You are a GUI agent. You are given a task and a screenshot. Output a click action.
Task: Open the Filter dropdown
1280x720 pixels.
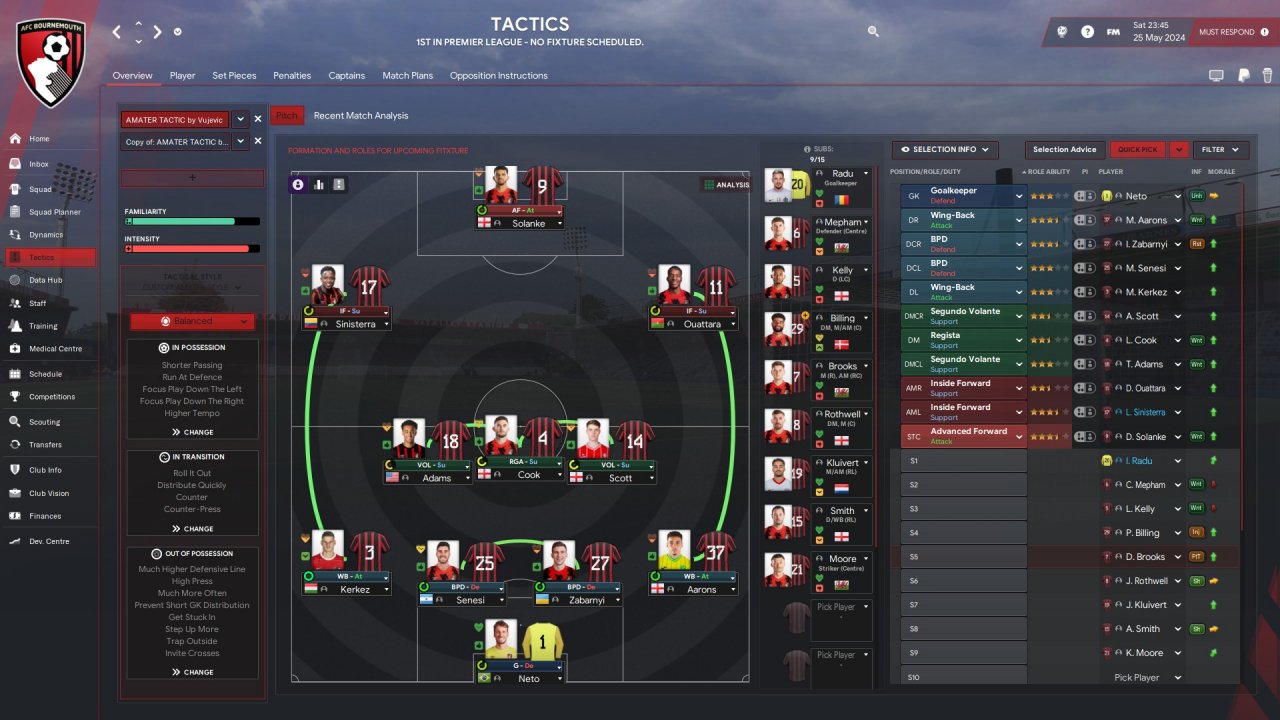pyautogui.click(x=1220, y=150)
